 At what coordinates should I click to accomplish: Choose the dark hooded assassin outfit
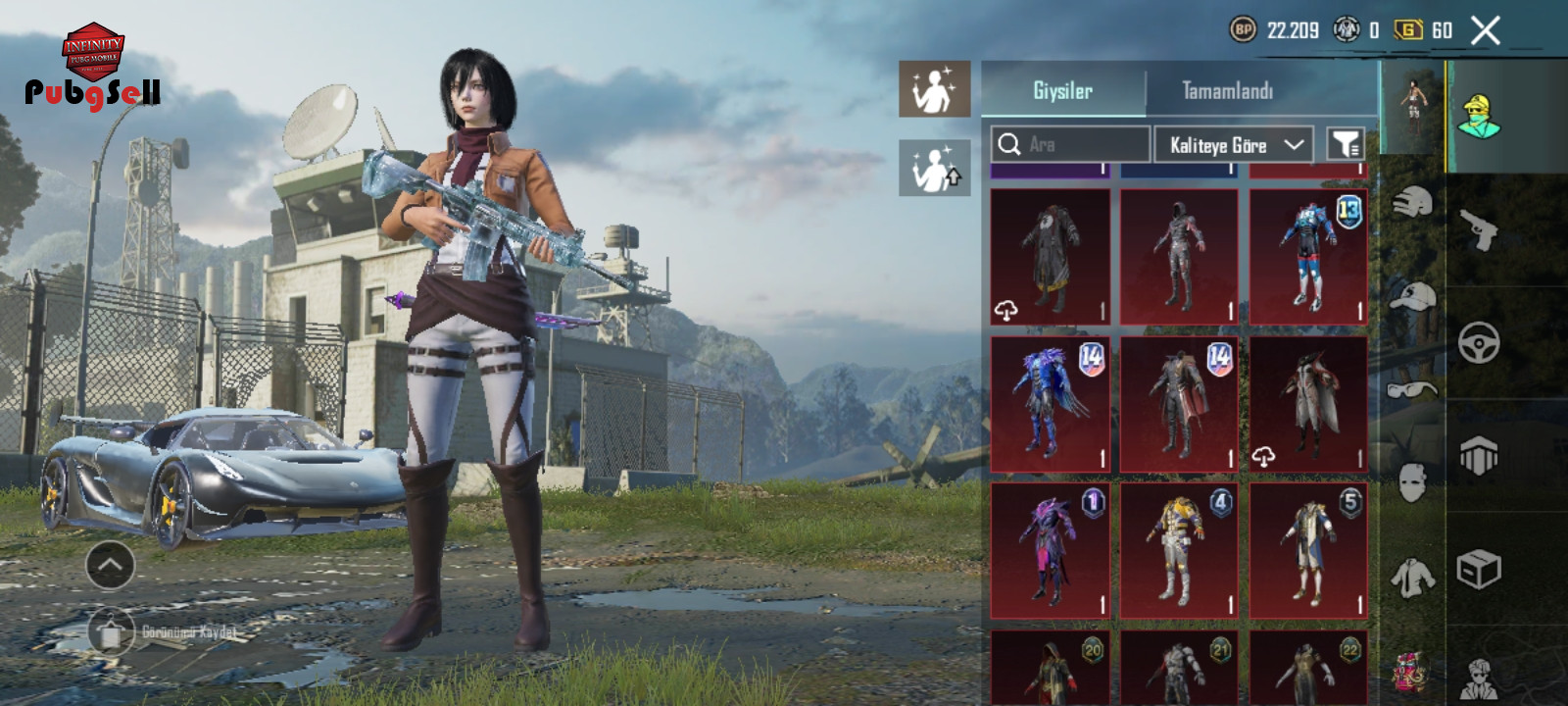(1179, 257)
